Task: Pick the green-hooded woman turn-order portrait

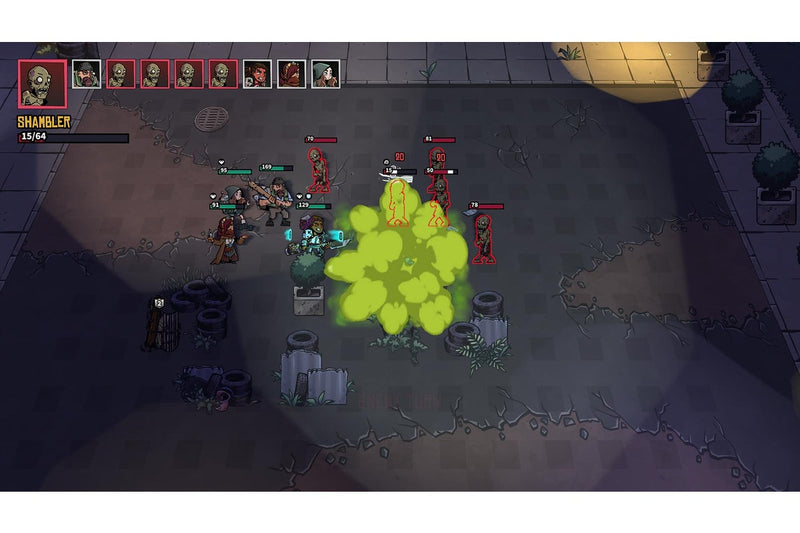Action: coord(325,74)
